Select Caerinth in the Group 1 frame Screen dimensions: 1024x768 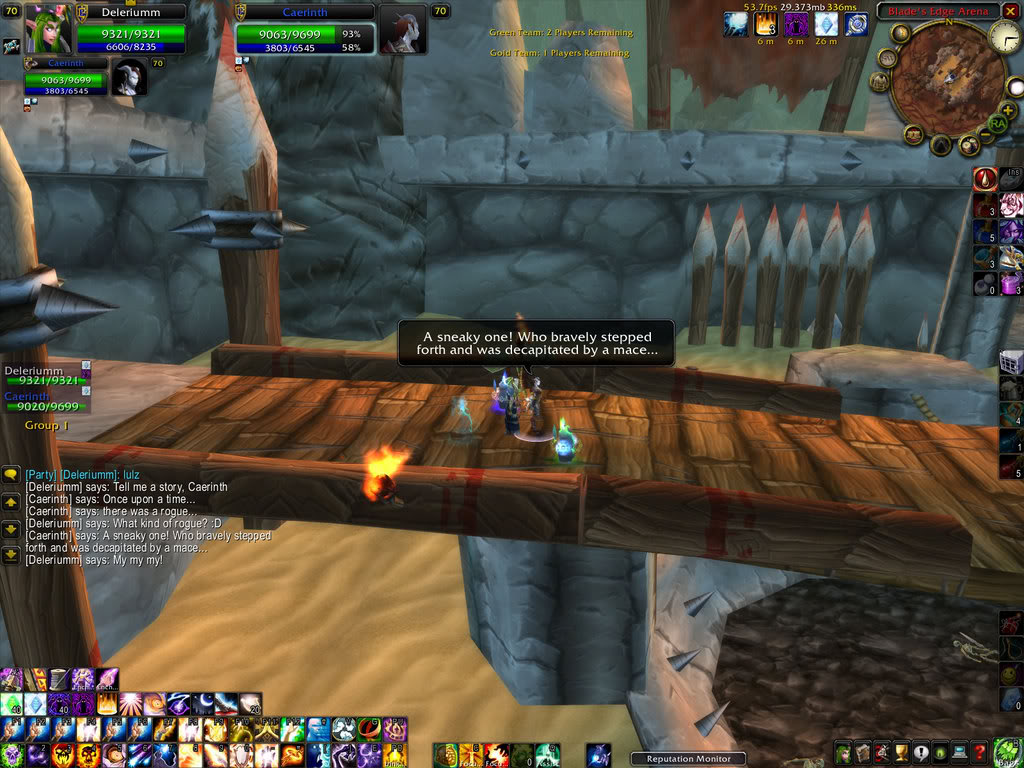(46, 402)
